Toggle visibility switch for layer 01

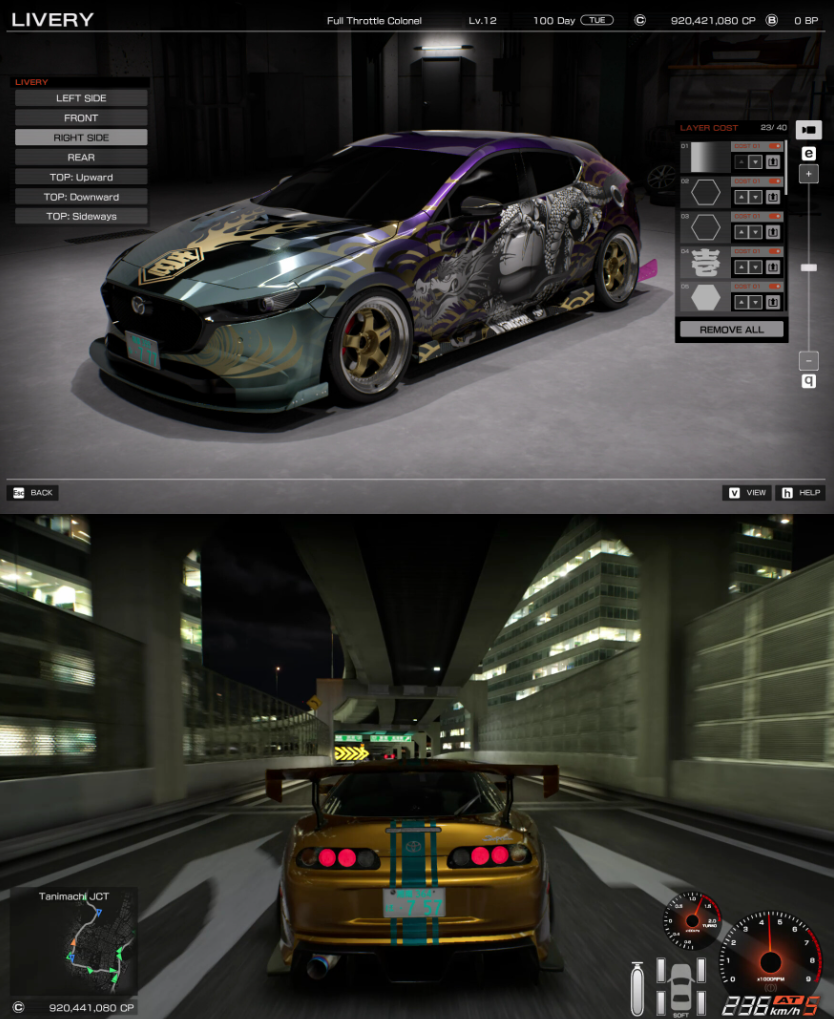pos(773,147)
